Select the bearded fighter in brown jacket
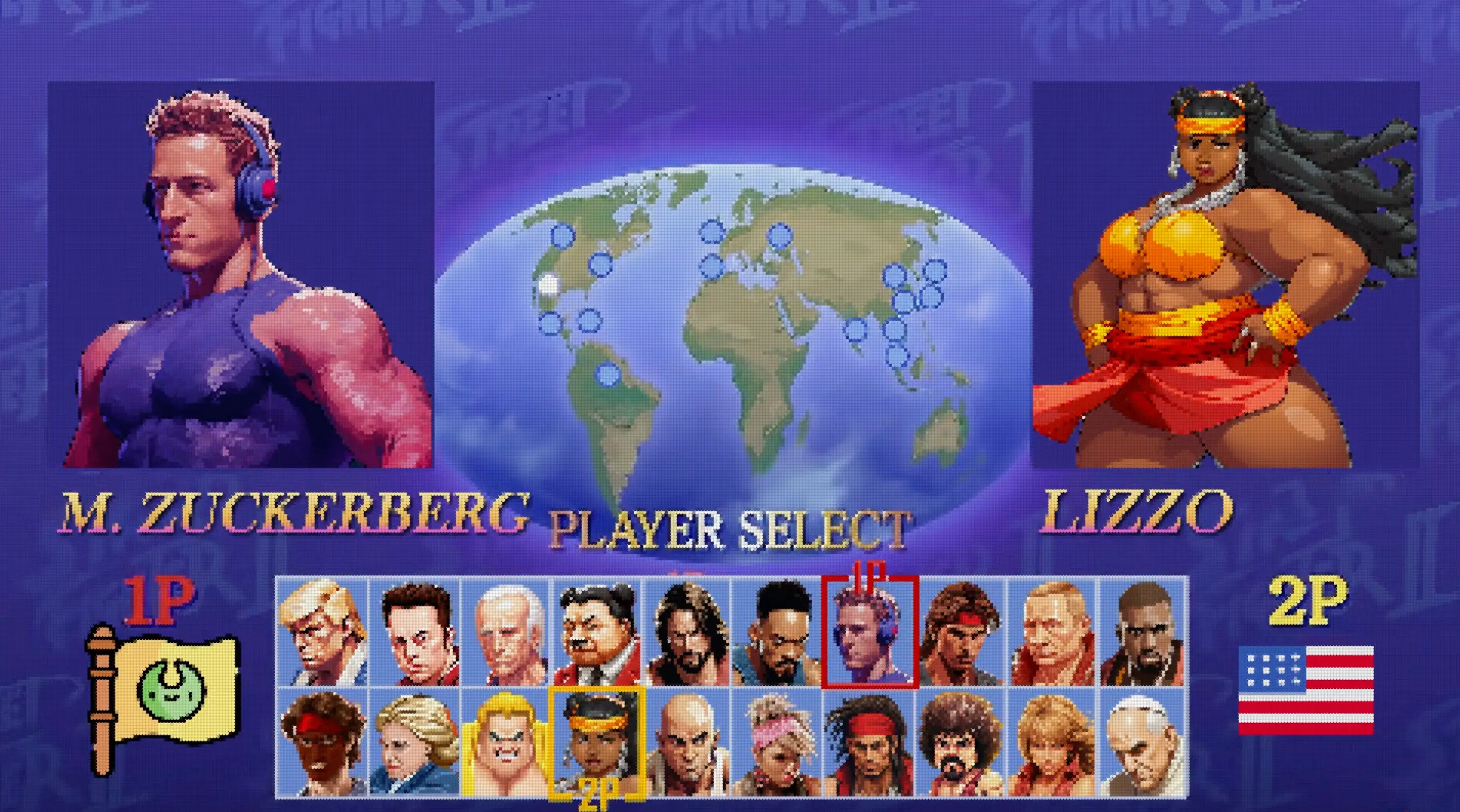This screenshot has width=1460, height=812. [x=1142, y=632]
